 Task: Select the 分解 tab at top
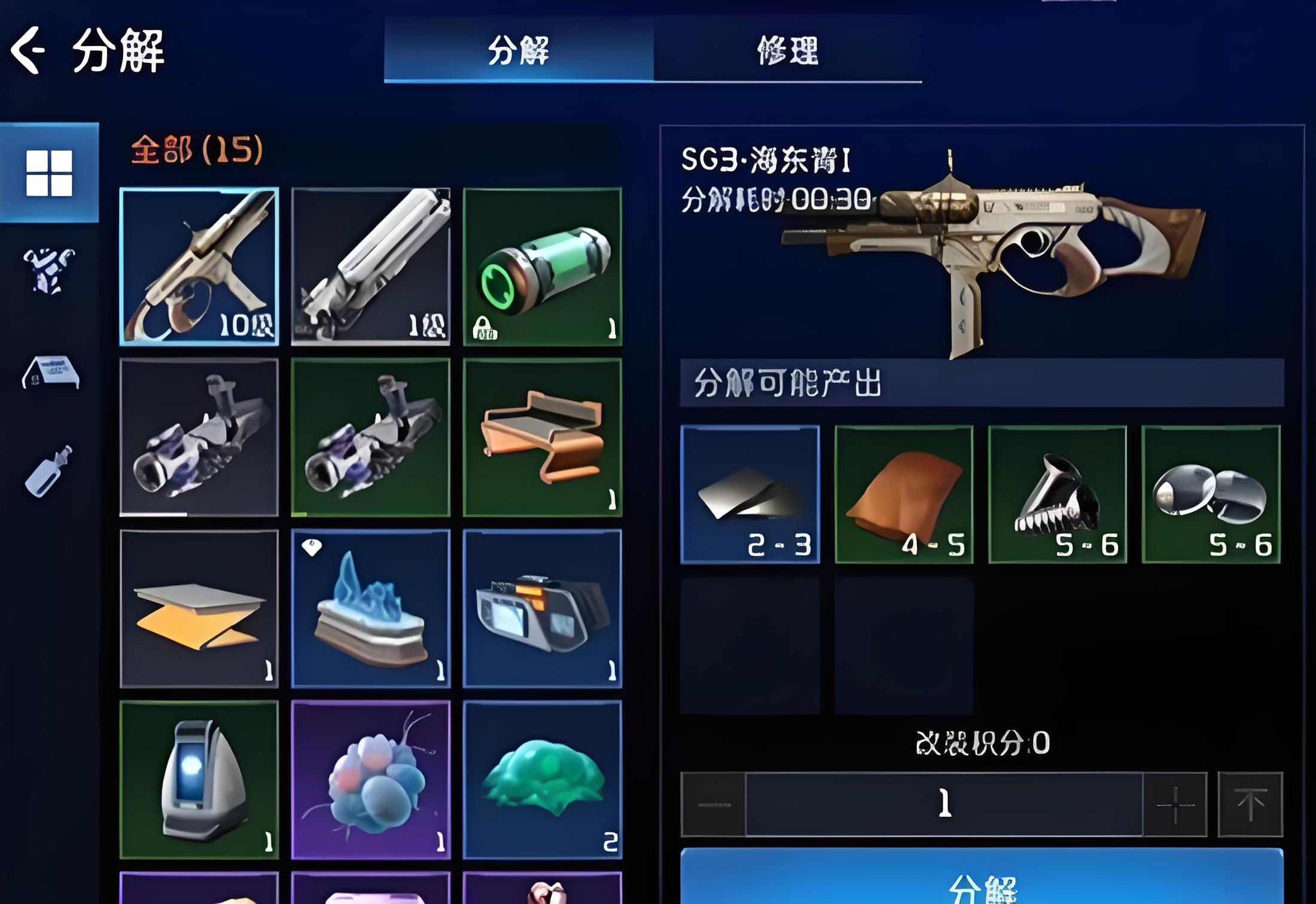point(519,50)
